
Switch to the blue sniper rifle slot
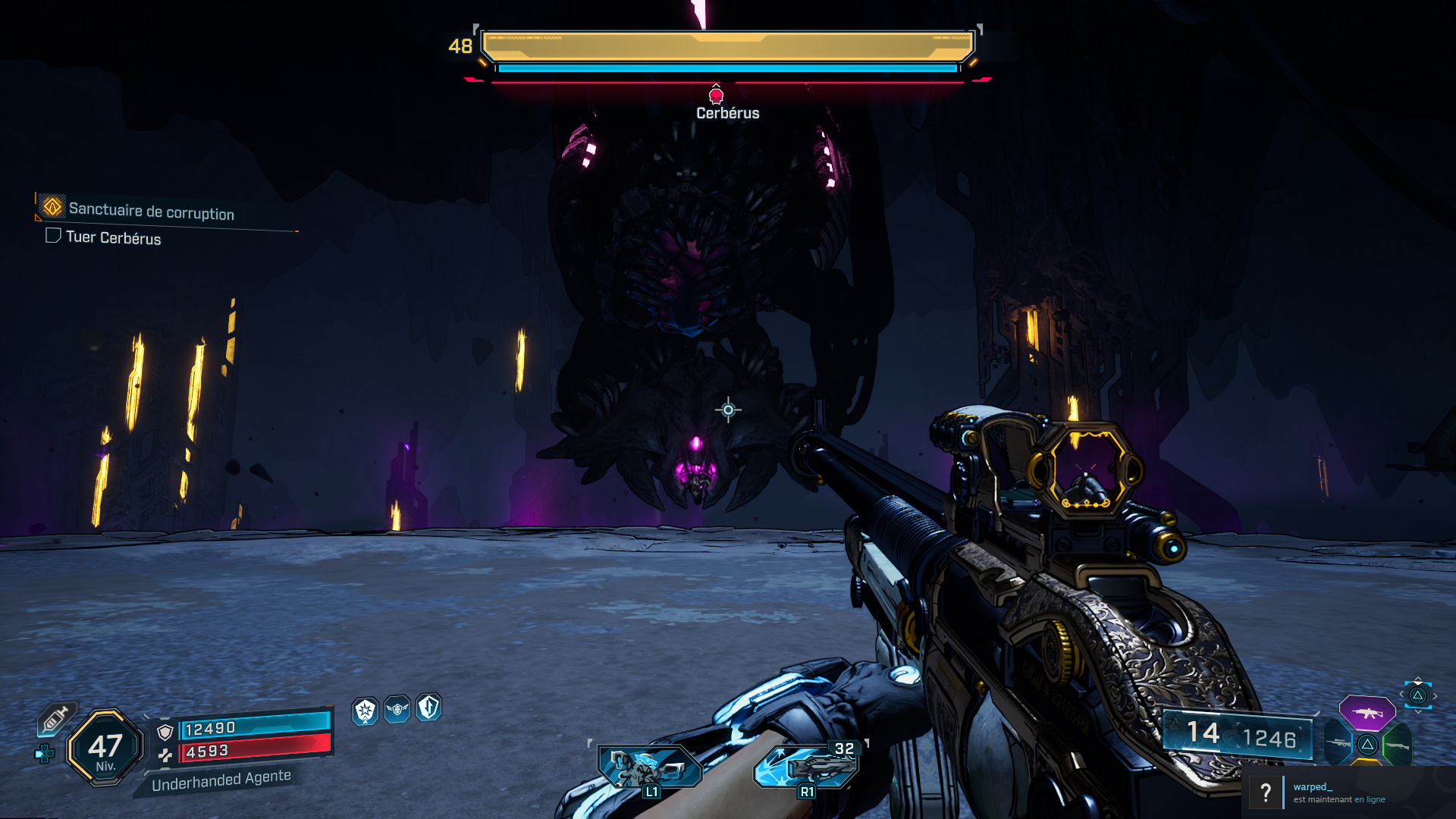[1338, 744]
